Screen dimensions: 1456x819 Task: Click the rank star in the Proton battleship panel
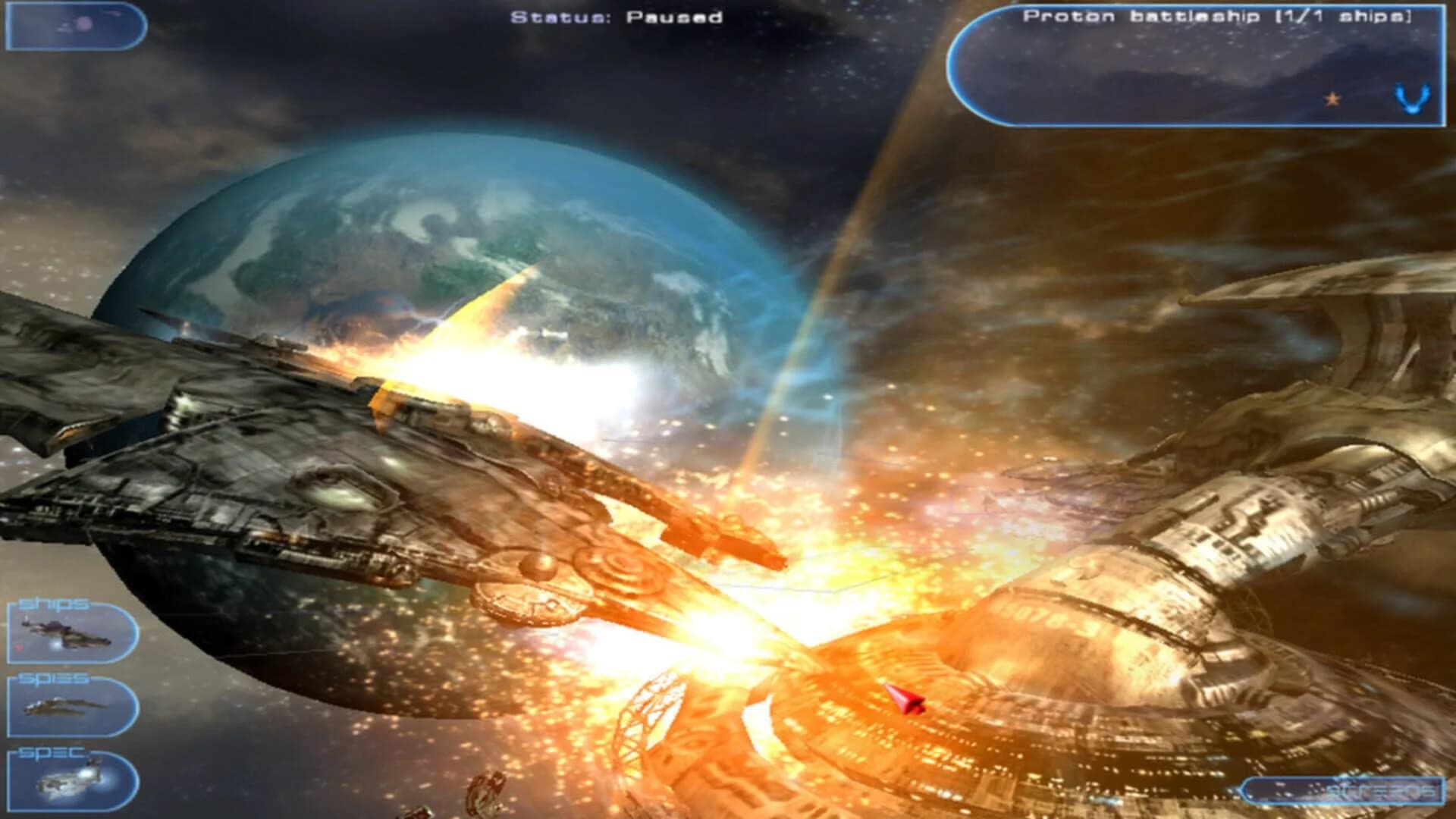click(1332, 99)
